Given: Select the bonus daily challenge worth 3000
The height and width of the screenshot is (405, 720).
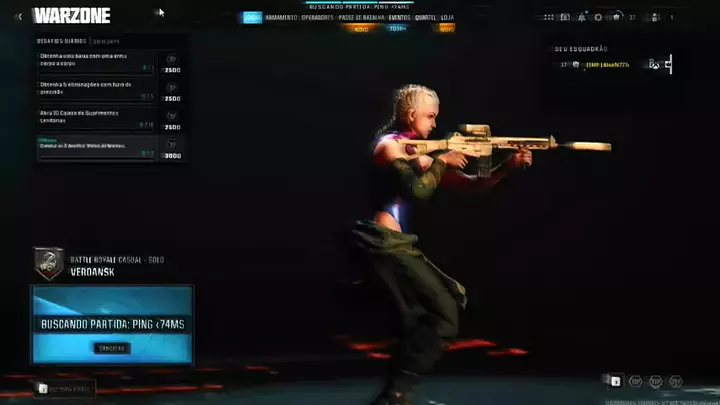Looking at the screenshot, I should 97,147.
